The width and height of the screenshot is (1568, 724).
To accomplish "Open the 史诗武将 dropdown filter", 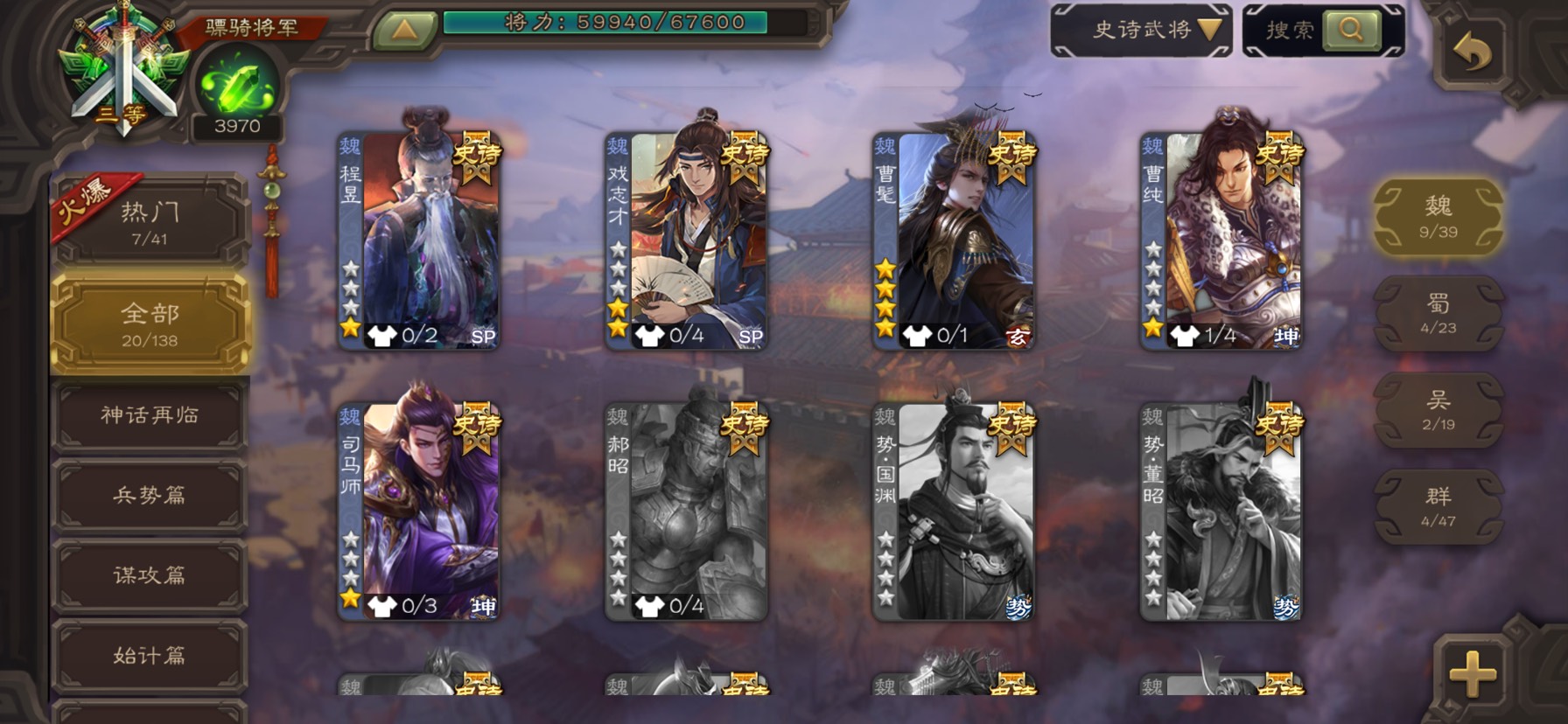I will coord(1141,31).
